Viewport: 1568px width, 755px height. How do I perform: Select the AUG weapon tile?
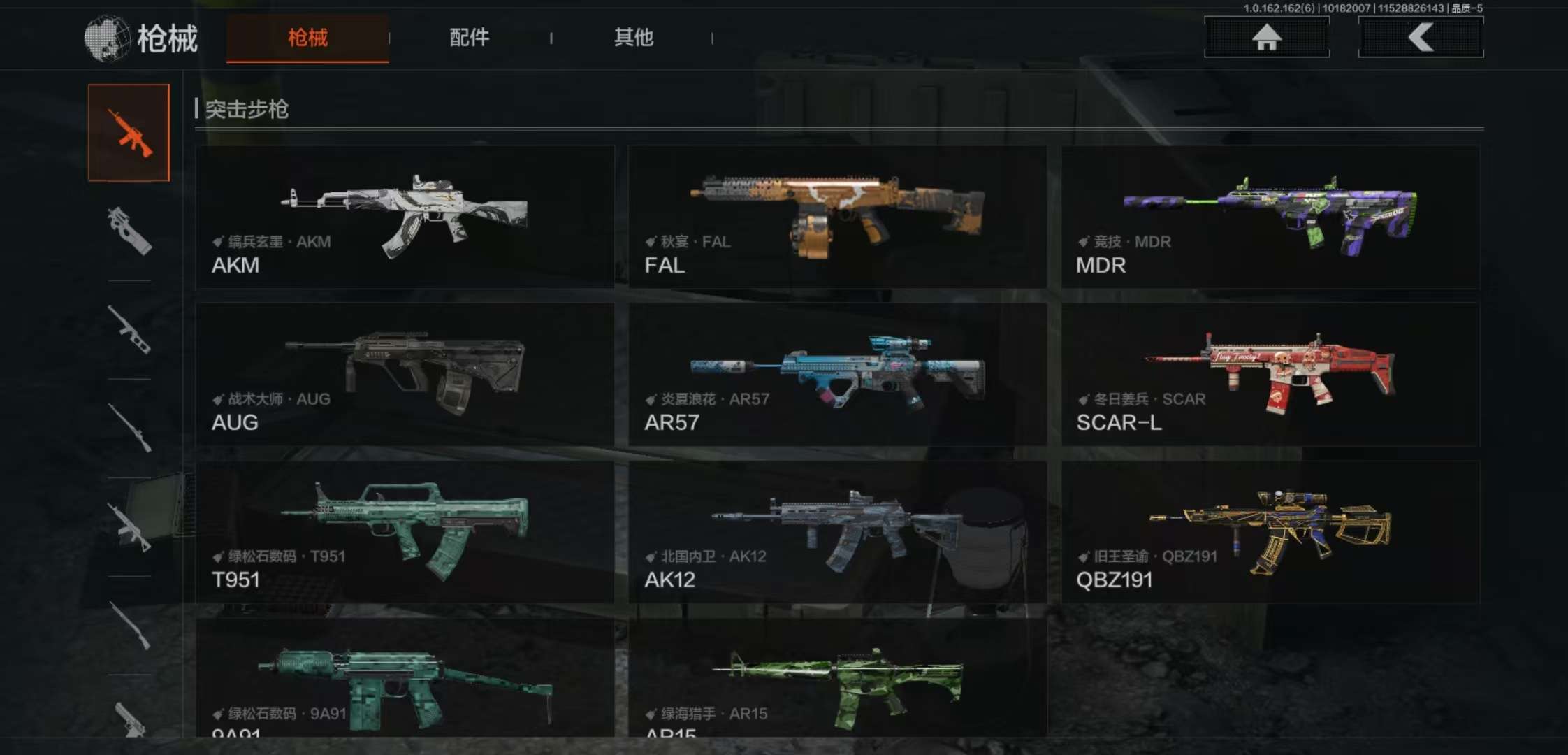(x=405, y=375)
